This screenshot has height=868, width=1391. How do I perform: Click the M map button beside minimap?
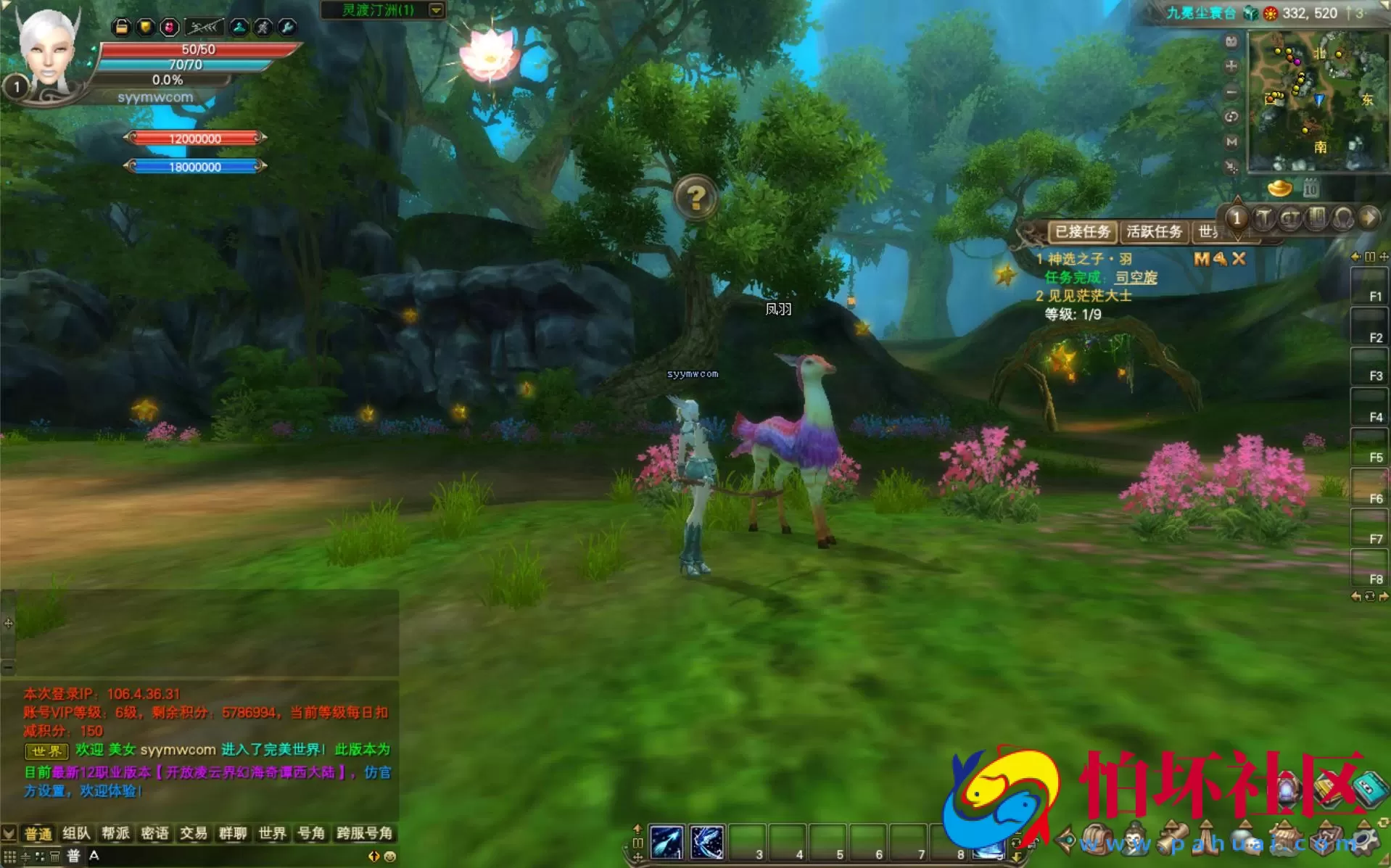click(x=1231, y=141)
